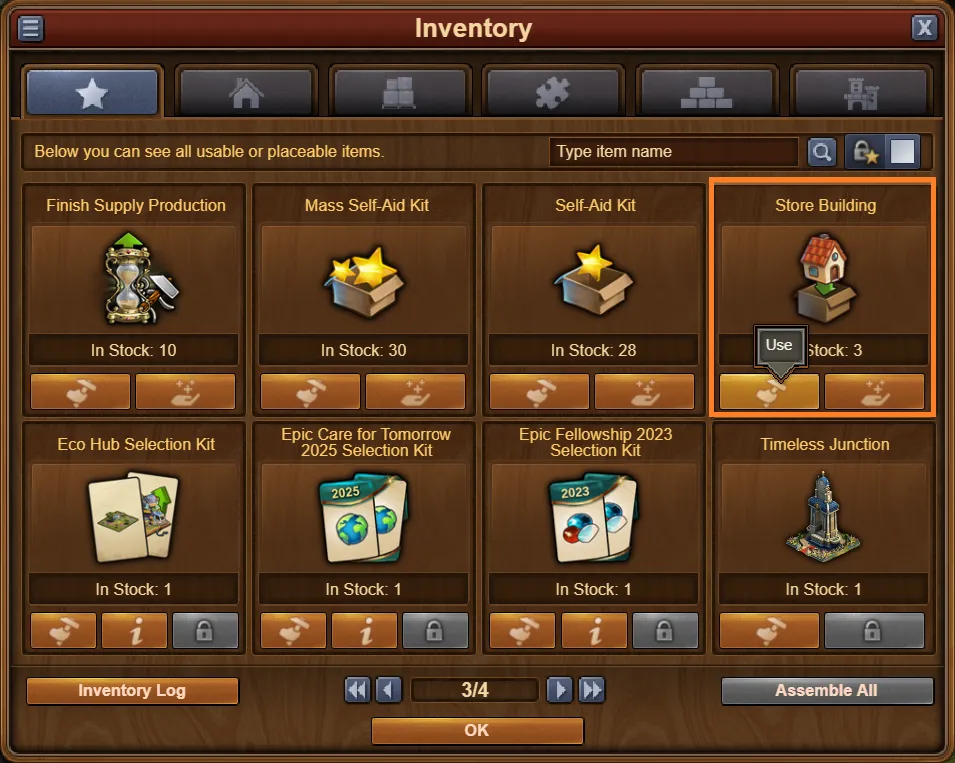Click the magnifying glass search button
Viewport: 955px width, 763px height.
(x=821, y=152)
